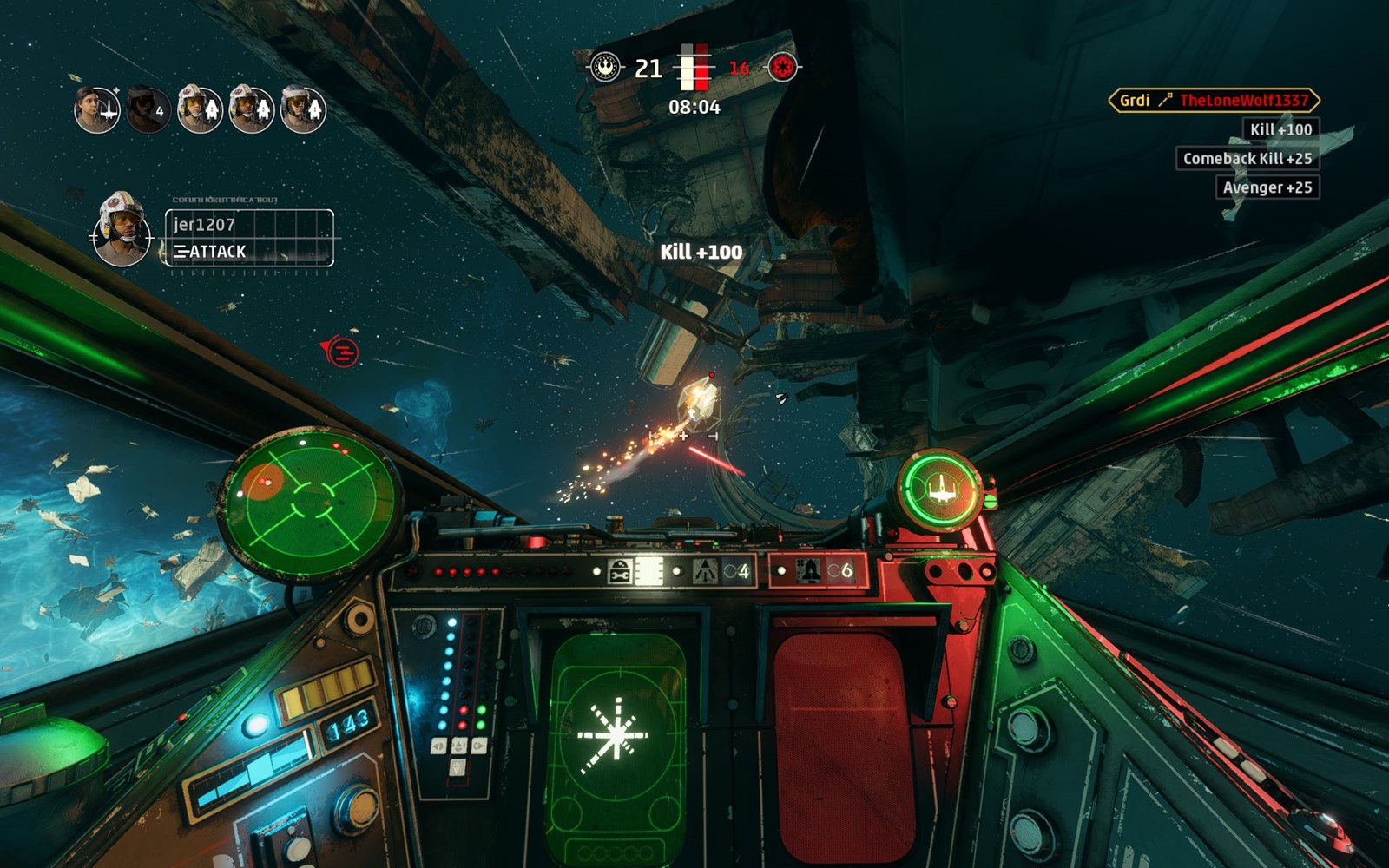Viewport: 1389px width, 868px height.
Task: Select the red attack target marker
Action: coord(342,352)
